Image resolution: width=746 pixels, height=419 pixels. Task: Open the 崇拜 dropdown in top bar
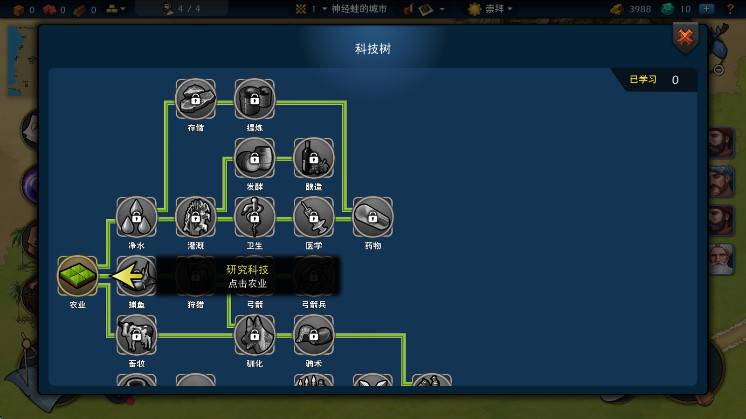490,9
